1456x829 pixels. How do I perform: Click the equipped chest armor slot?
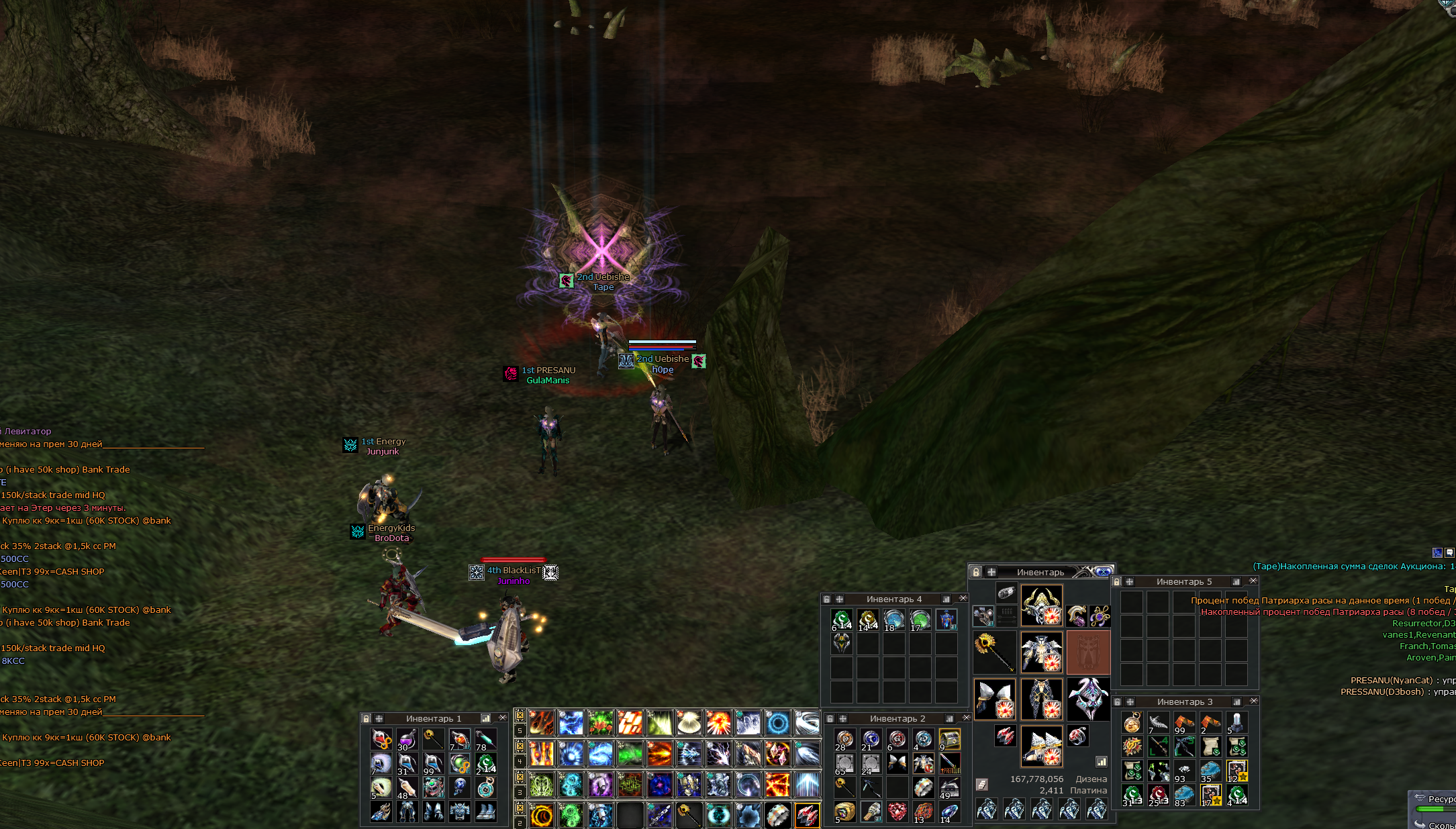1041,652
